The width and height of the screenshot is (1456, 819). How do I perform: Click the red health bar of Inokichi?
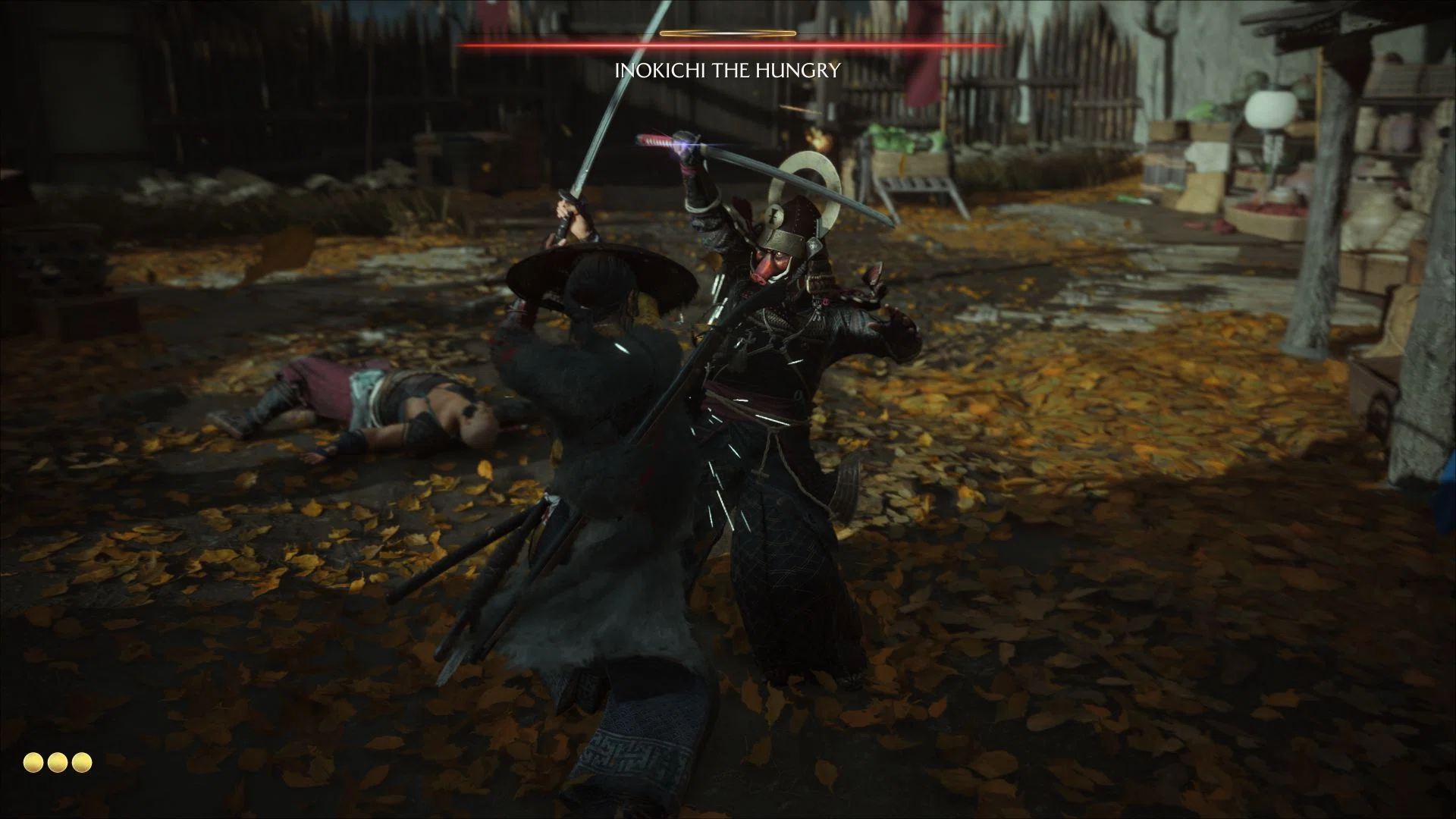click(726, 45)
